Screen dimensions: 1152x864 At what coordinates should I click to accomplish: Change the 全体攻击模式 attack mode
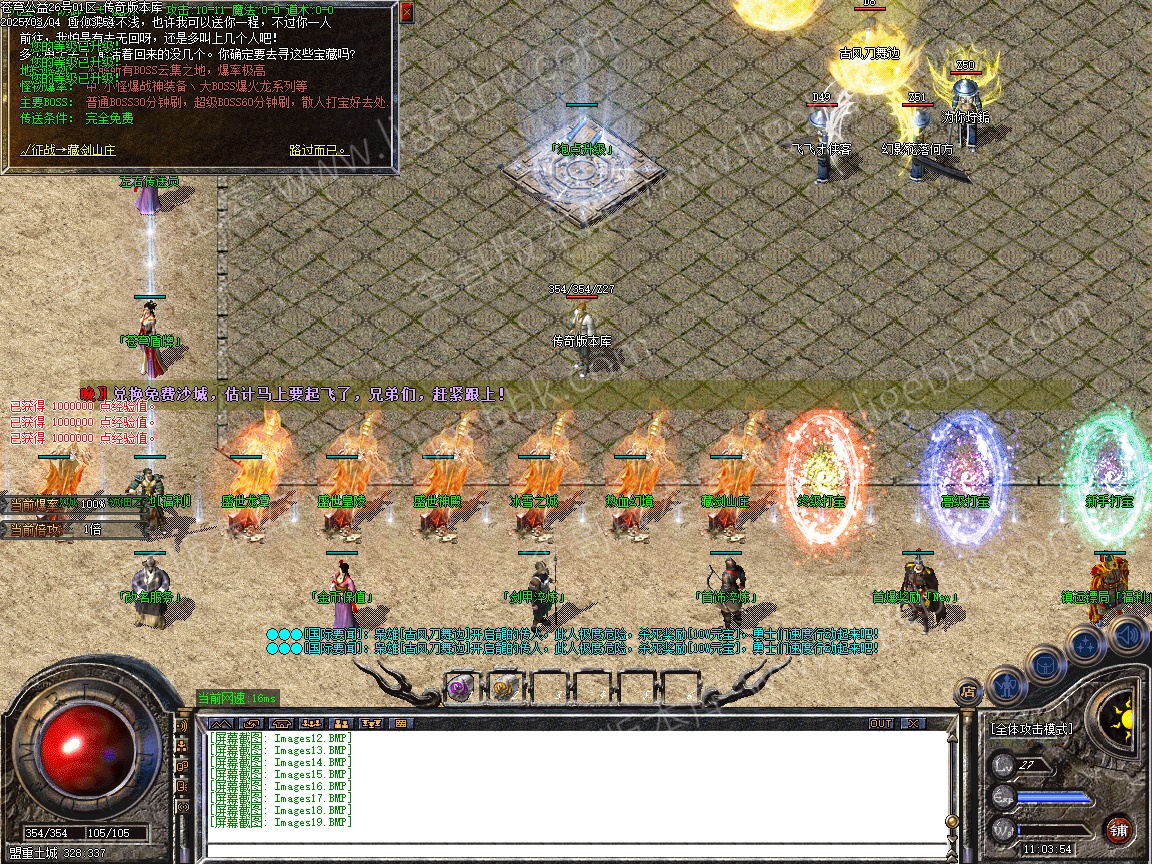[x=1031, y=729]
